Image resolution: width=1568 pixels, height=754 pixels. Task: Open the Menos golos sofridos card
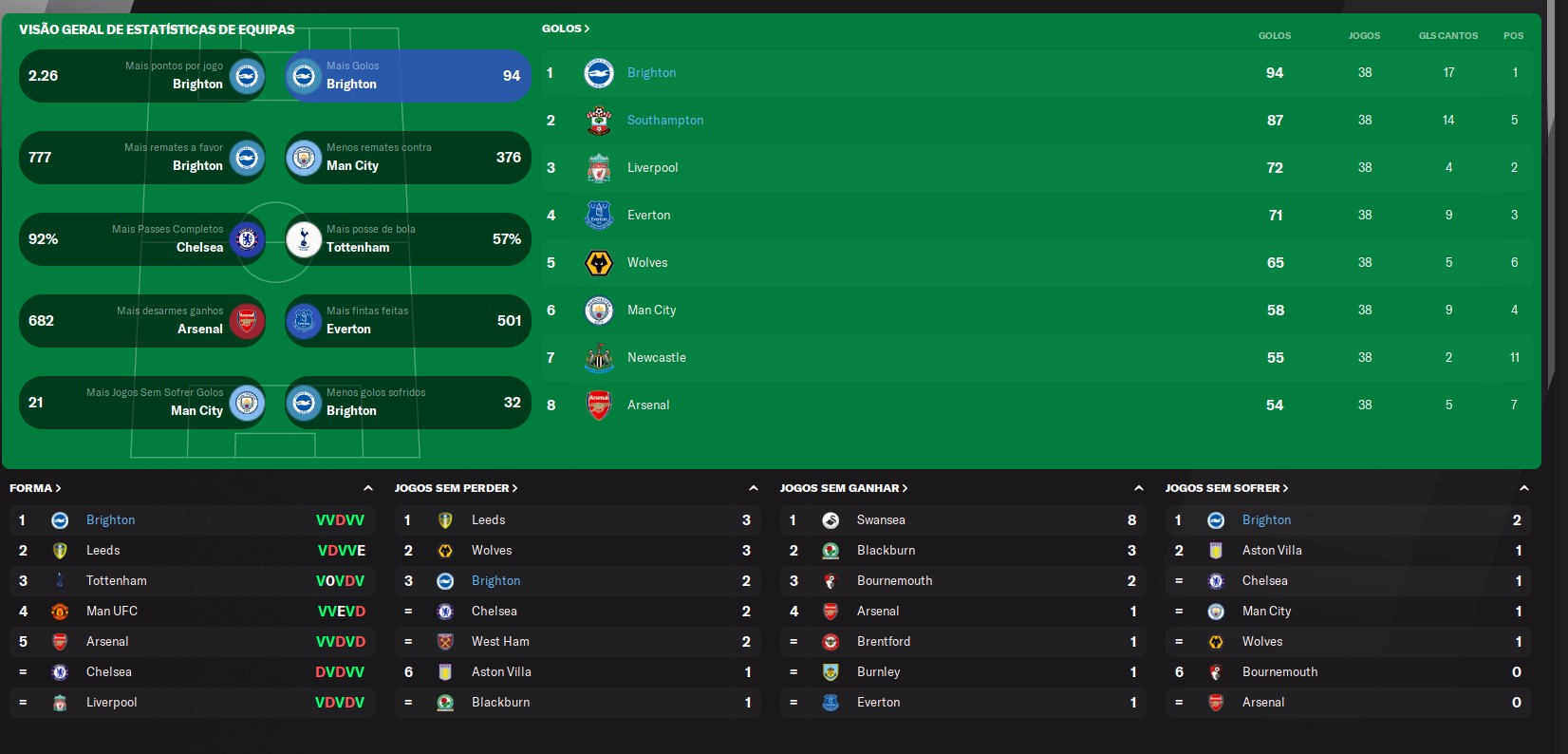pos(408,403)
